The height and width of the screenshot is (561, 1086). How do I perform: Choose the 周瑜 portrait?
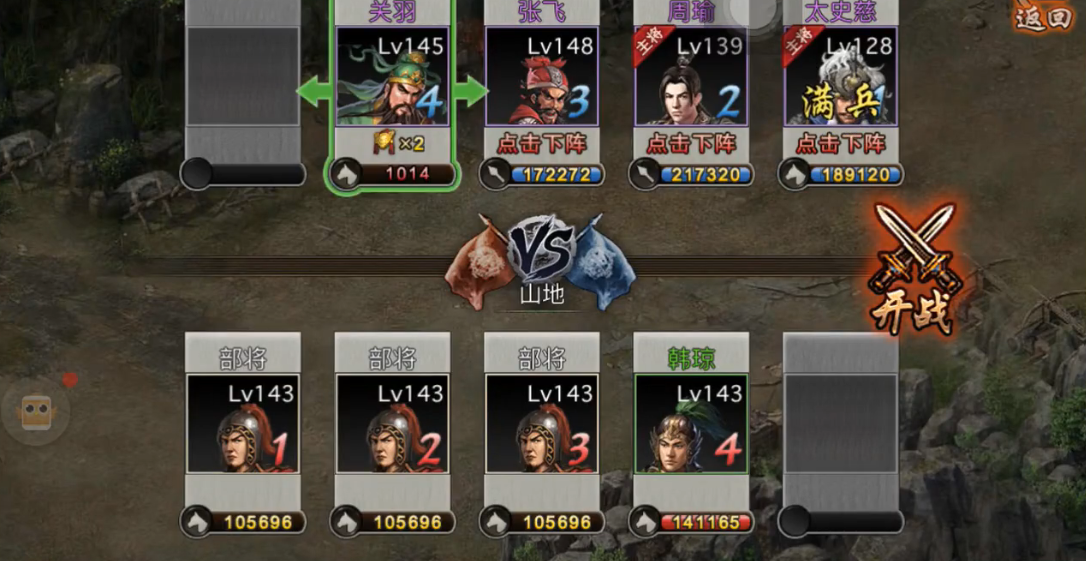(x=691, y=77)
